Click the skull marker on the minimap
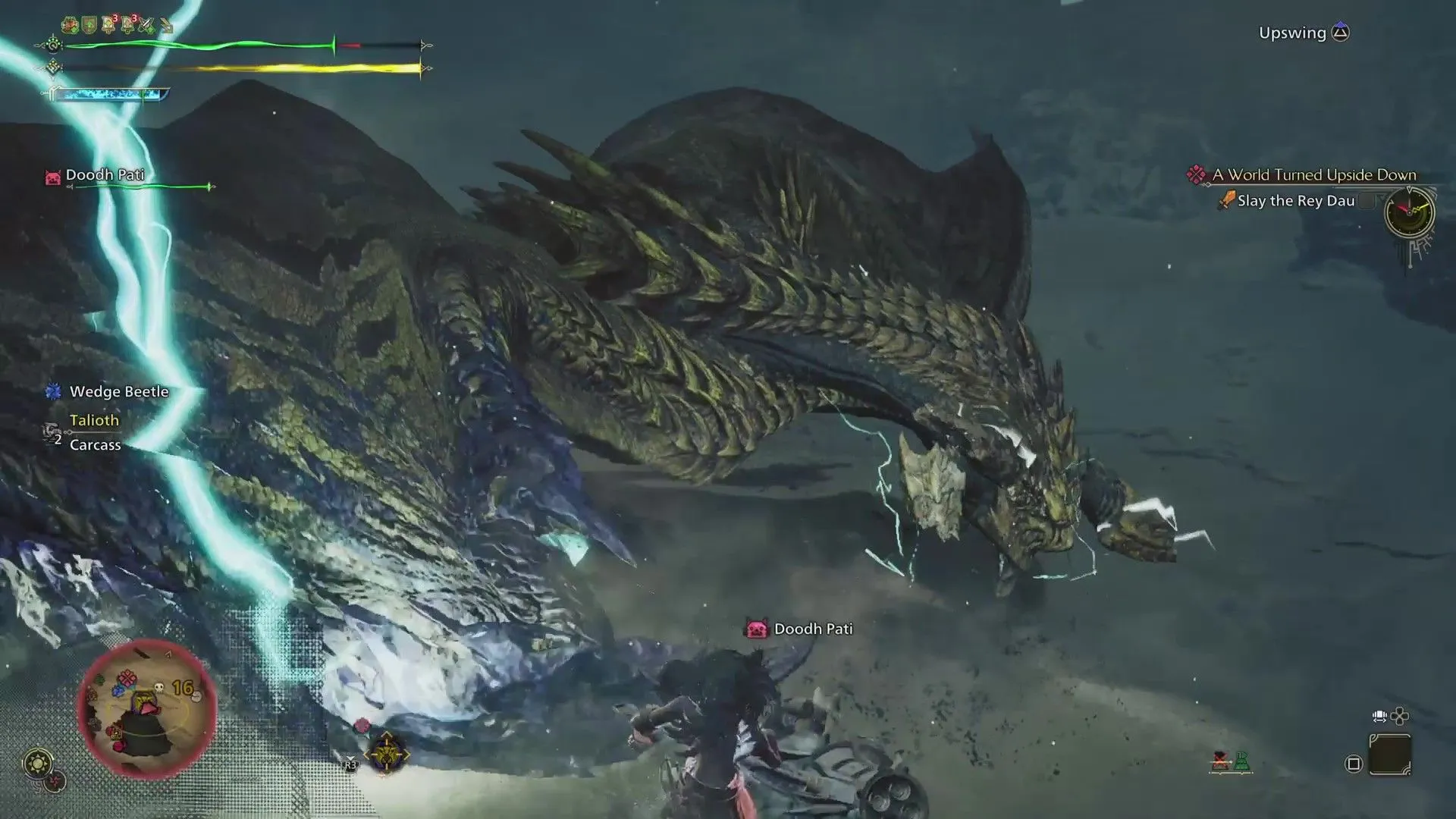This screenshot has width=1456, height=819. click(158, 687)
